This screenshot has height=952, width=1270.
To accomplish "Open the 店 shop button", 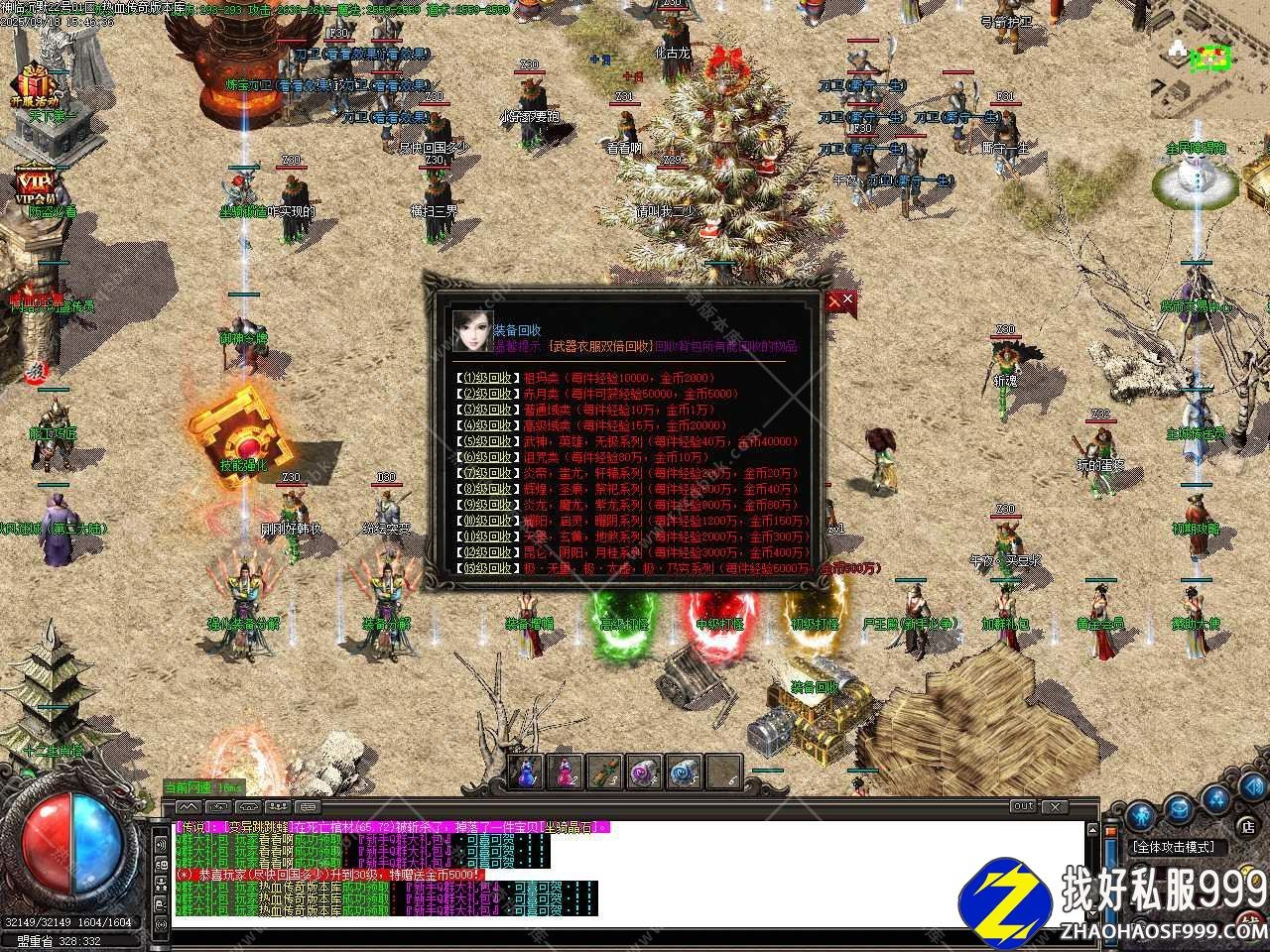I will (x=1247, y=825).
